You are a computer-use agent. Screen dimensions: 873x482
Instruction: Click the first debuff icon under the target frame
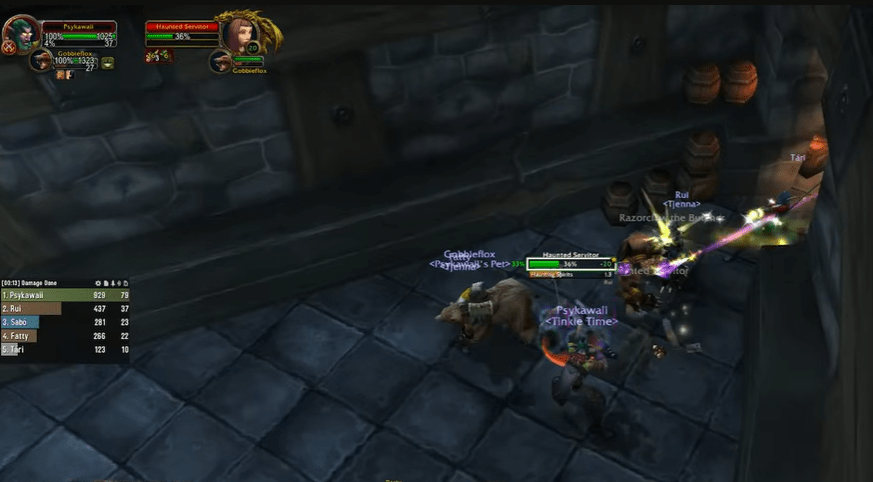[x=150, y=57]
